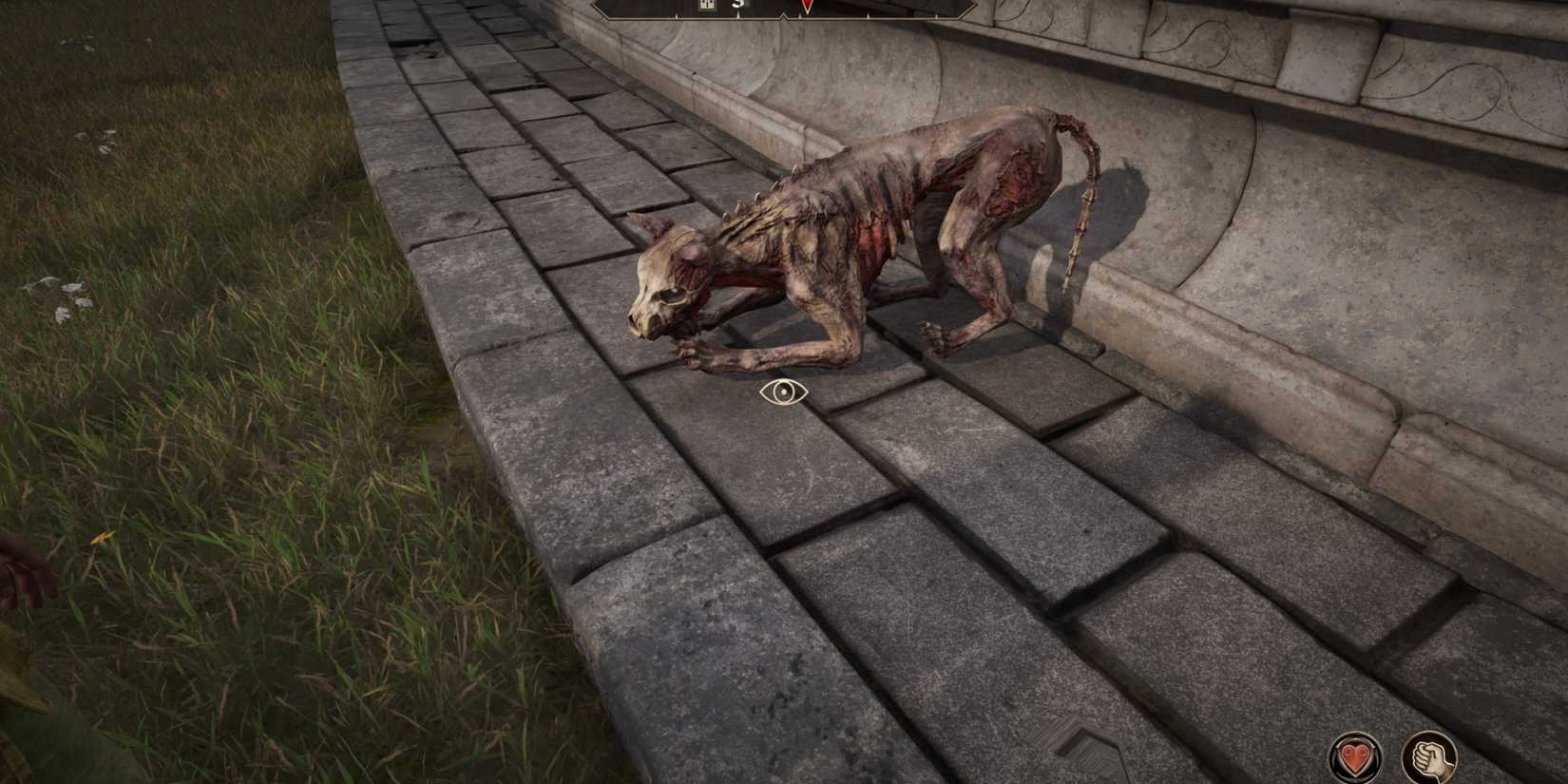Click the gate objective icon on the compass
The width and height of the screenshot is (1568, 784).
[706, 5]
